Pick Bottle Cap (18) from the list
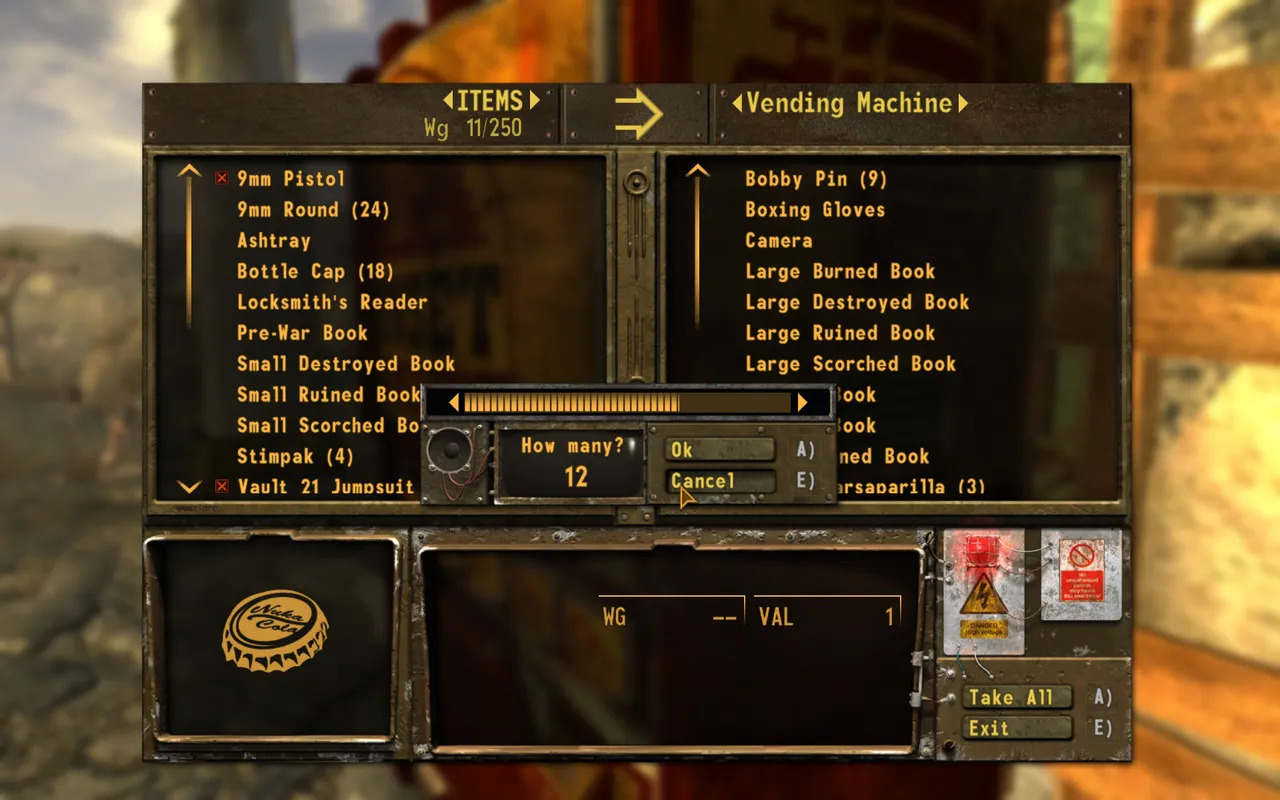The width and height of the screenshot is (1280, 800). tap(315, 272)
